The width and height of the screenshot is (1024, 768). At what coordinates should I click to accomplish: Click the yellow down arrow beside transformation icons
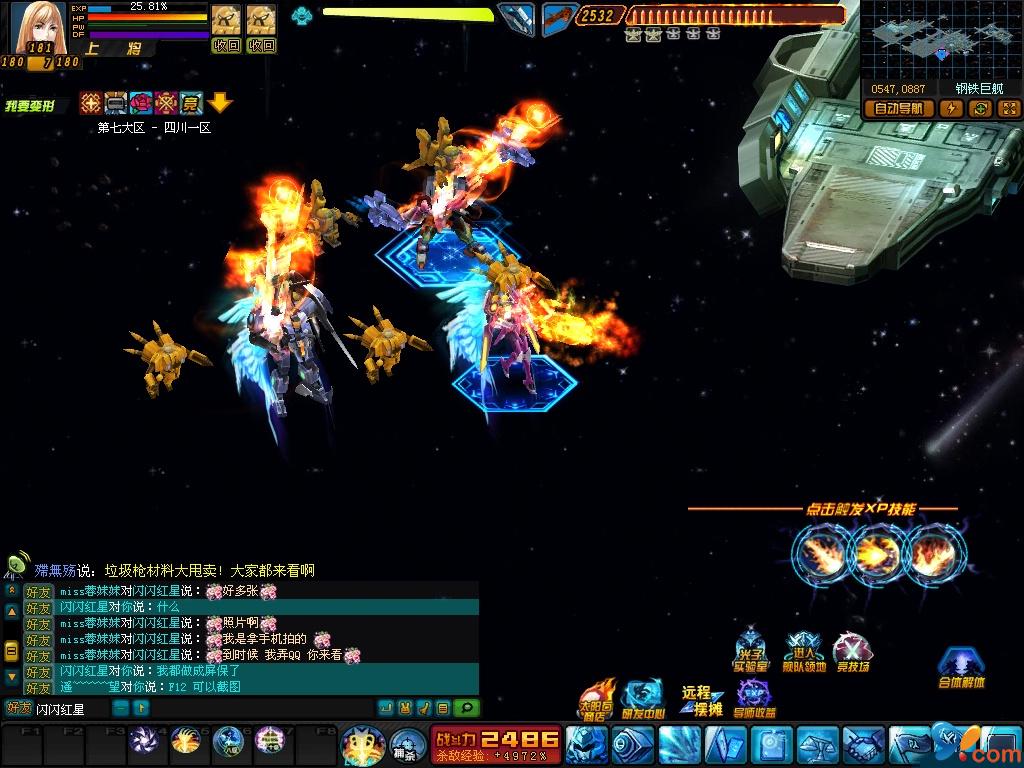coord(221,102)
